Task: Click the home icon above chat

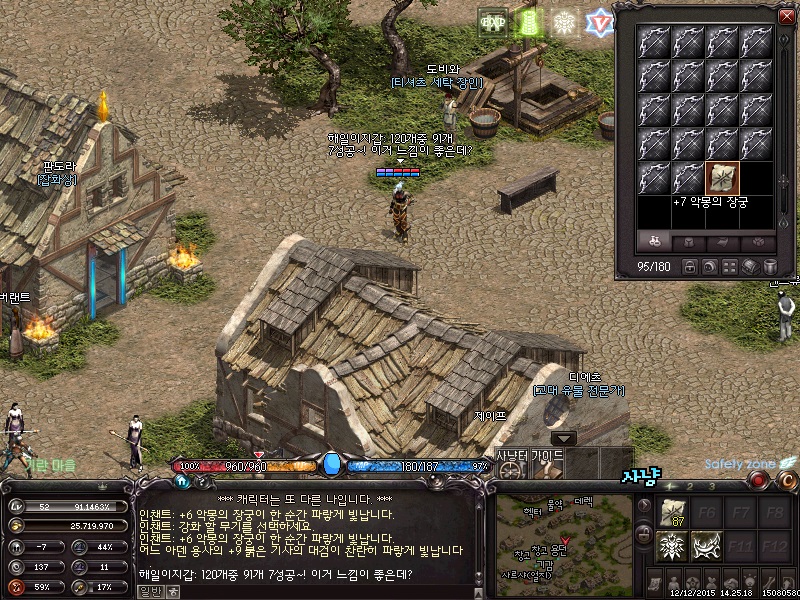Action: pyautogui.click(x=184, y=481)
